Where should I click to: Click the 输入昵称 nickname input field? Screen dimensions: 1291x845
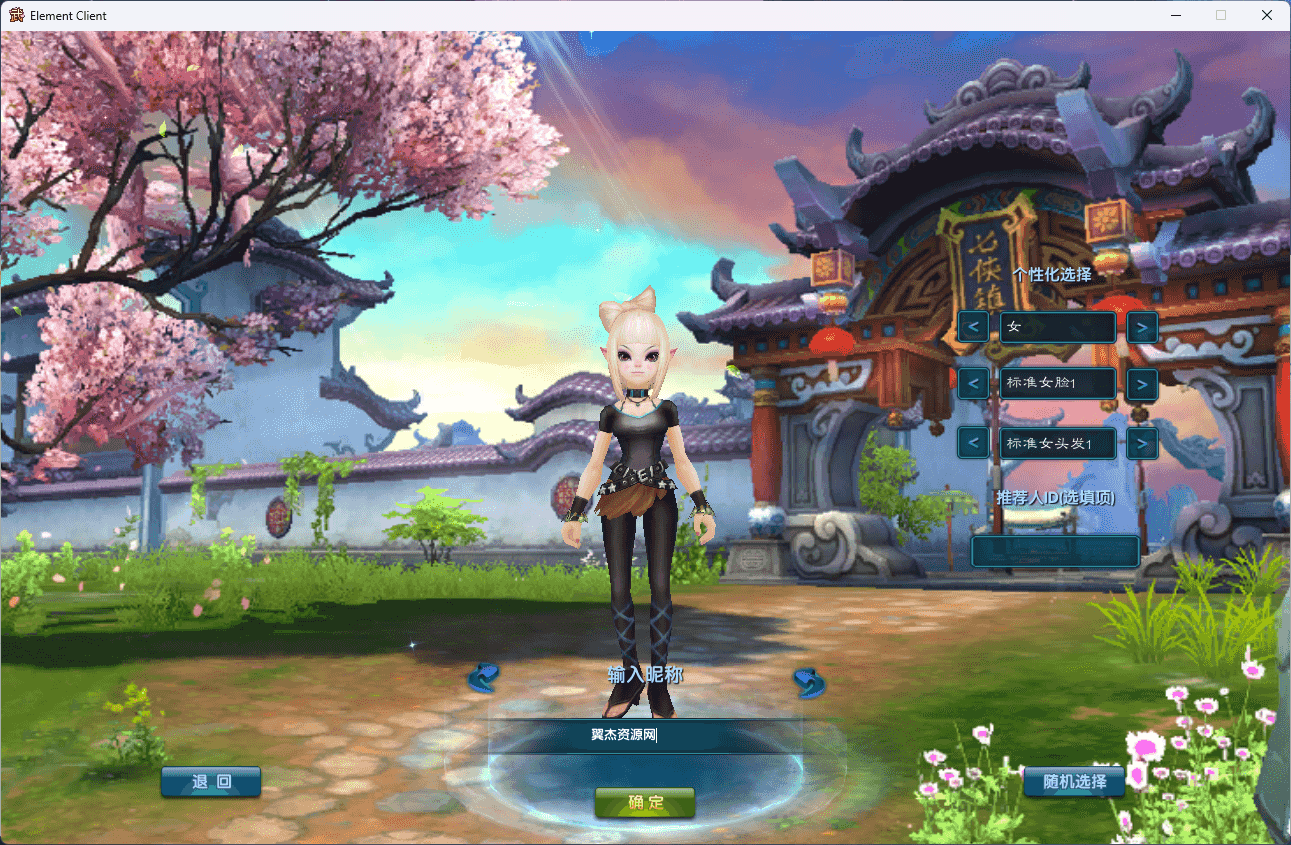(645, 736)
